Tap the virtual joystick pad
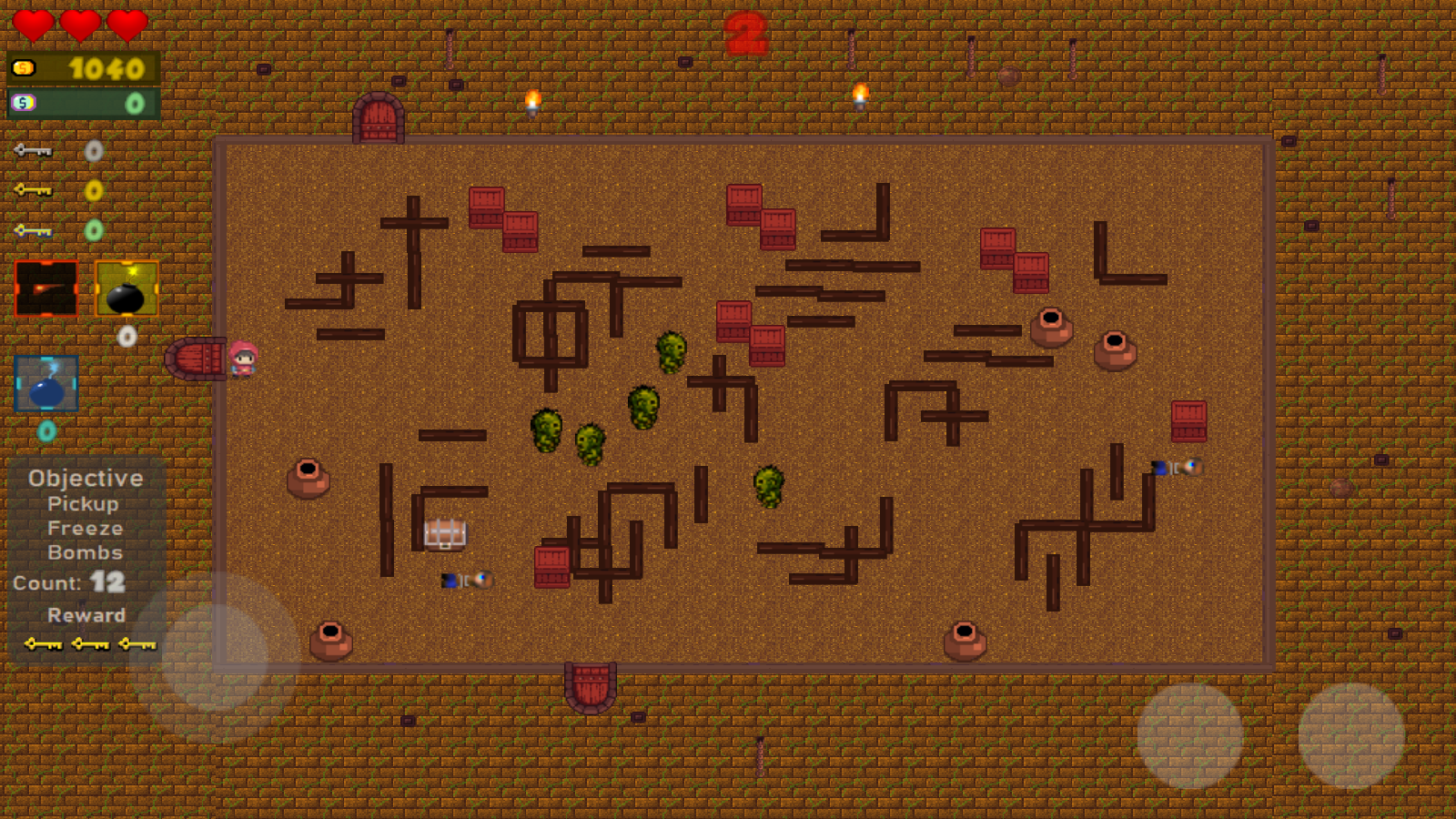This screenshot has width=1456, height=819. [215, 655]
